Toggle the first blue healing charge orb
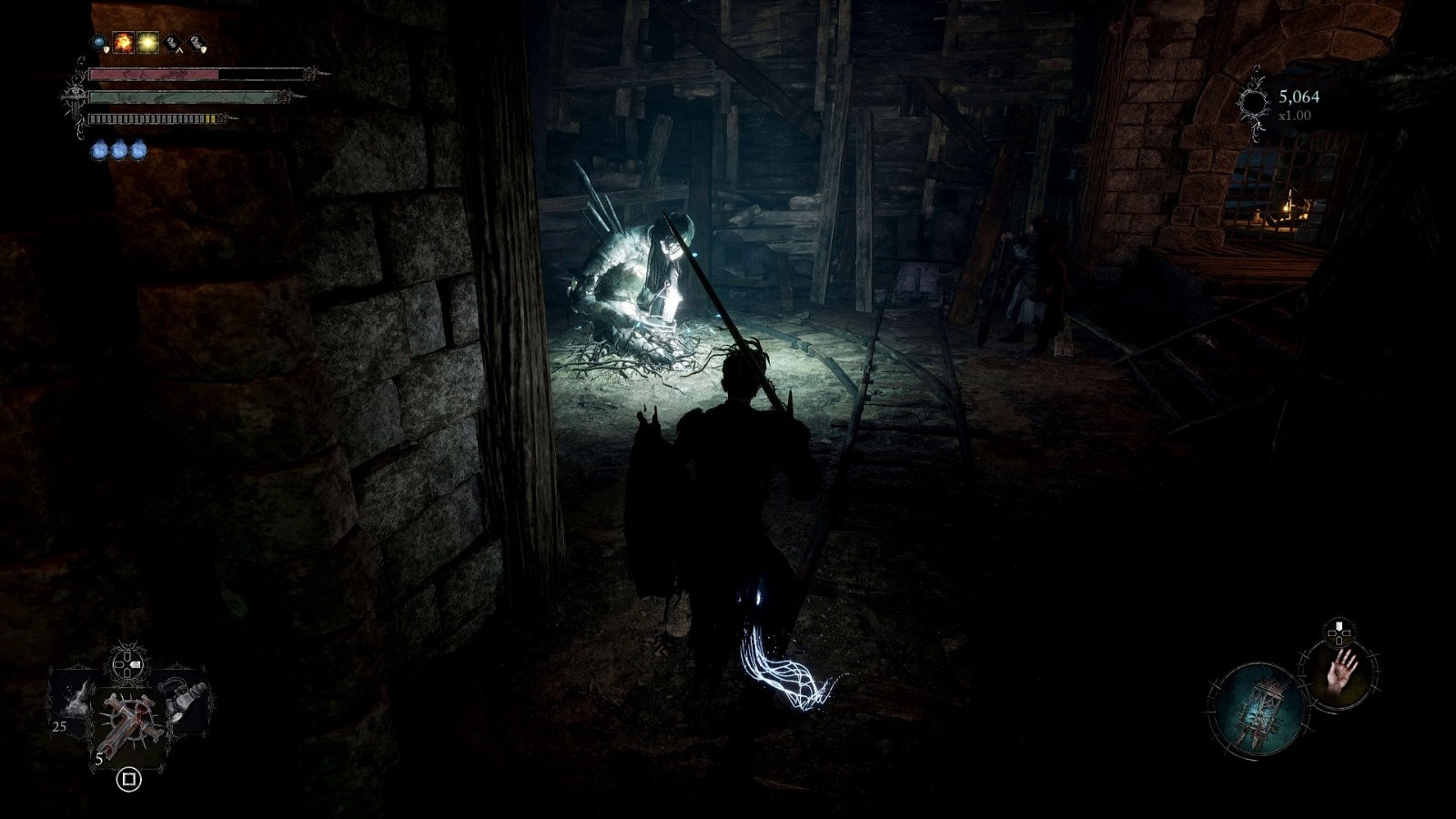This screenshot has height=819, width=1456. [x=100, y=149]
